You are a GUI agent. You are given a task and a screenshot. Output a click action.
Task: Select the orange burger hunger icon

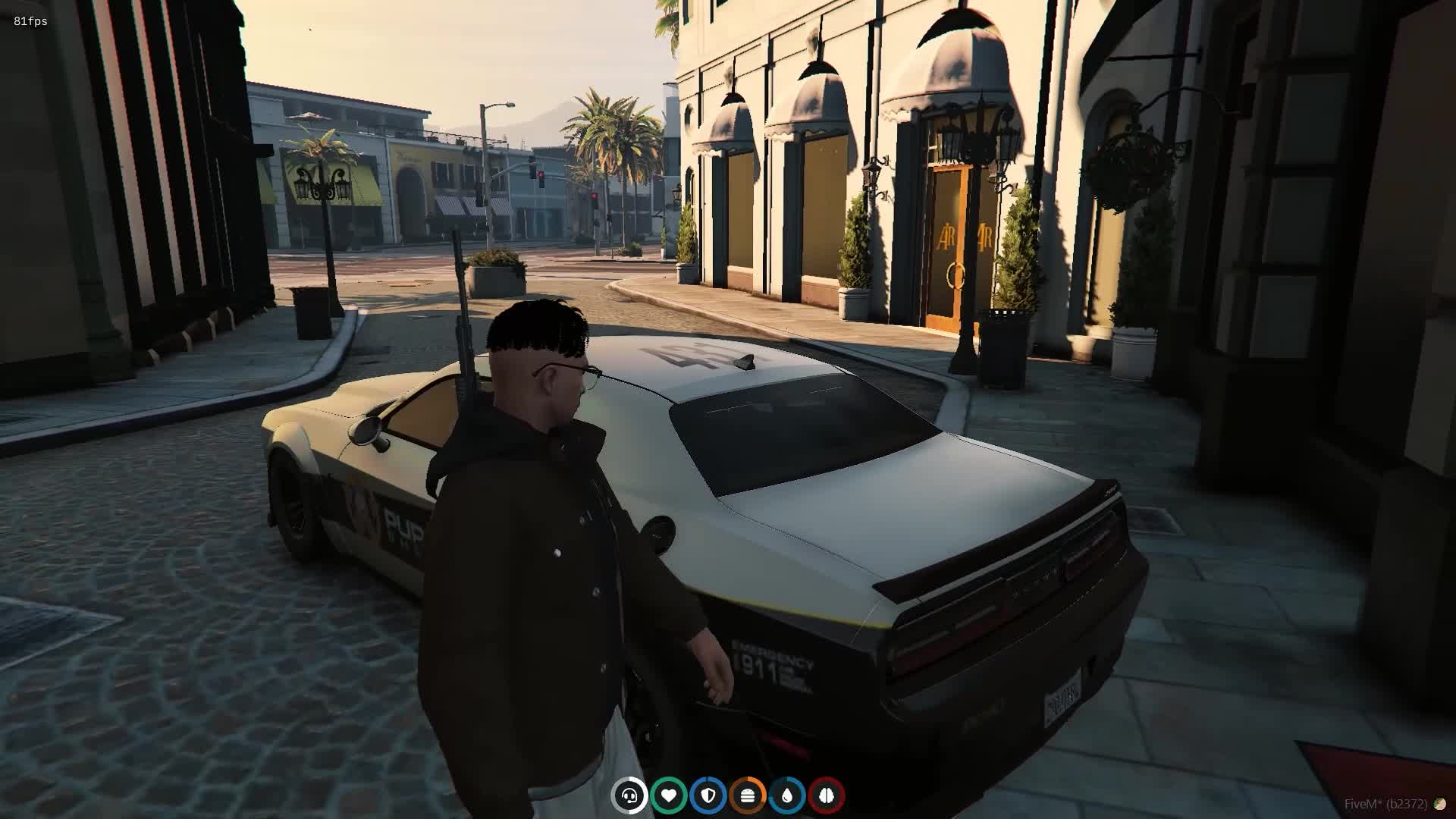tap(748, 795)
